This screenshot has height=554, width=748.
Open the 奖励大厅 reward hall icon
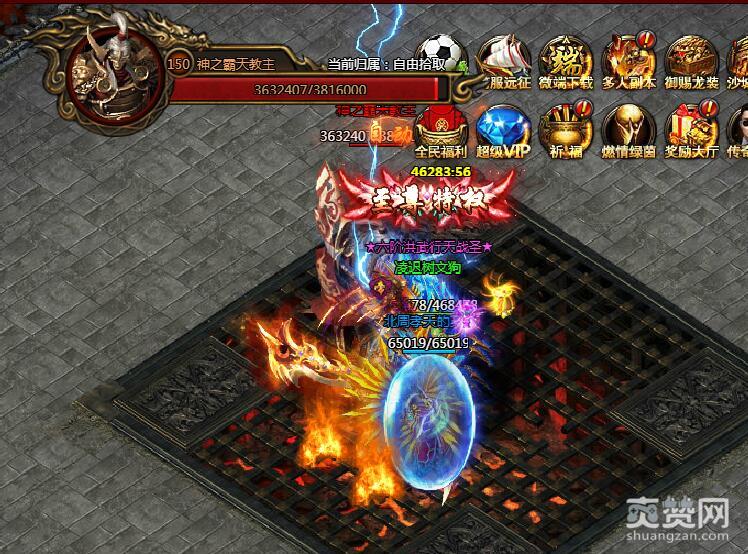coord(691,130)
